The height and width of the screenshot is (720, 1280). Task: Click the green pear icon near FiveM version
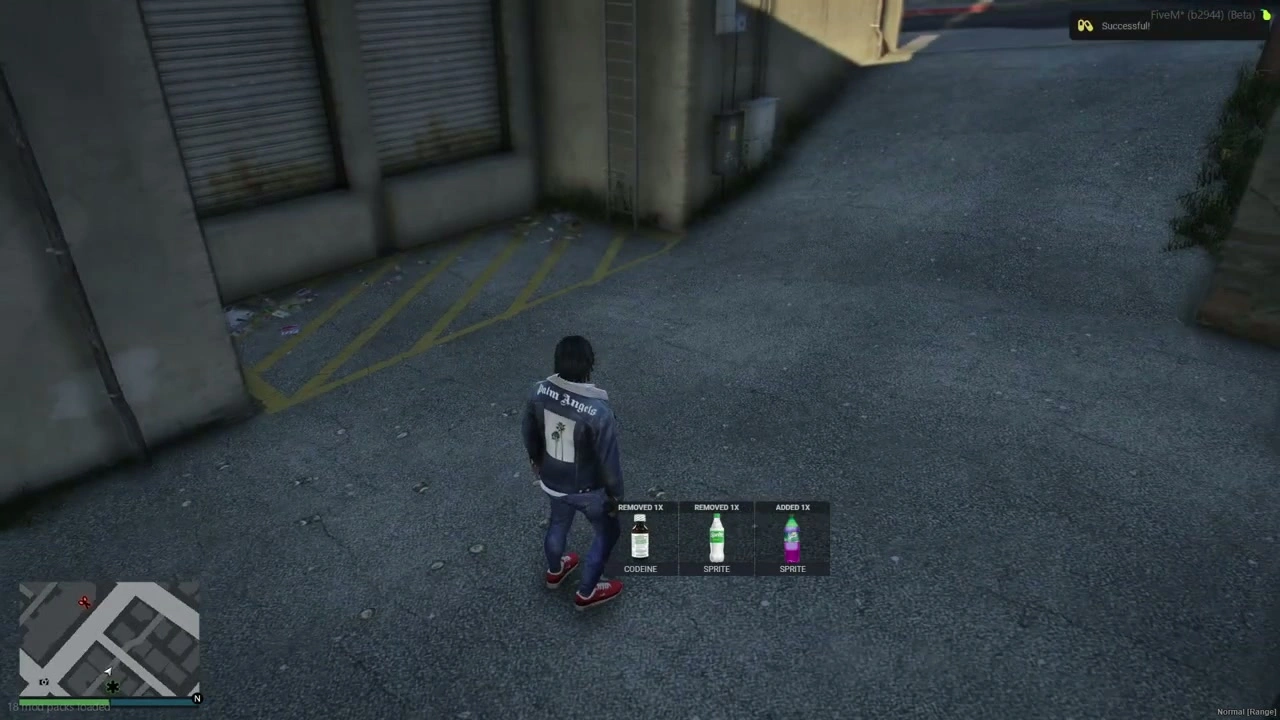[1266, 15]
